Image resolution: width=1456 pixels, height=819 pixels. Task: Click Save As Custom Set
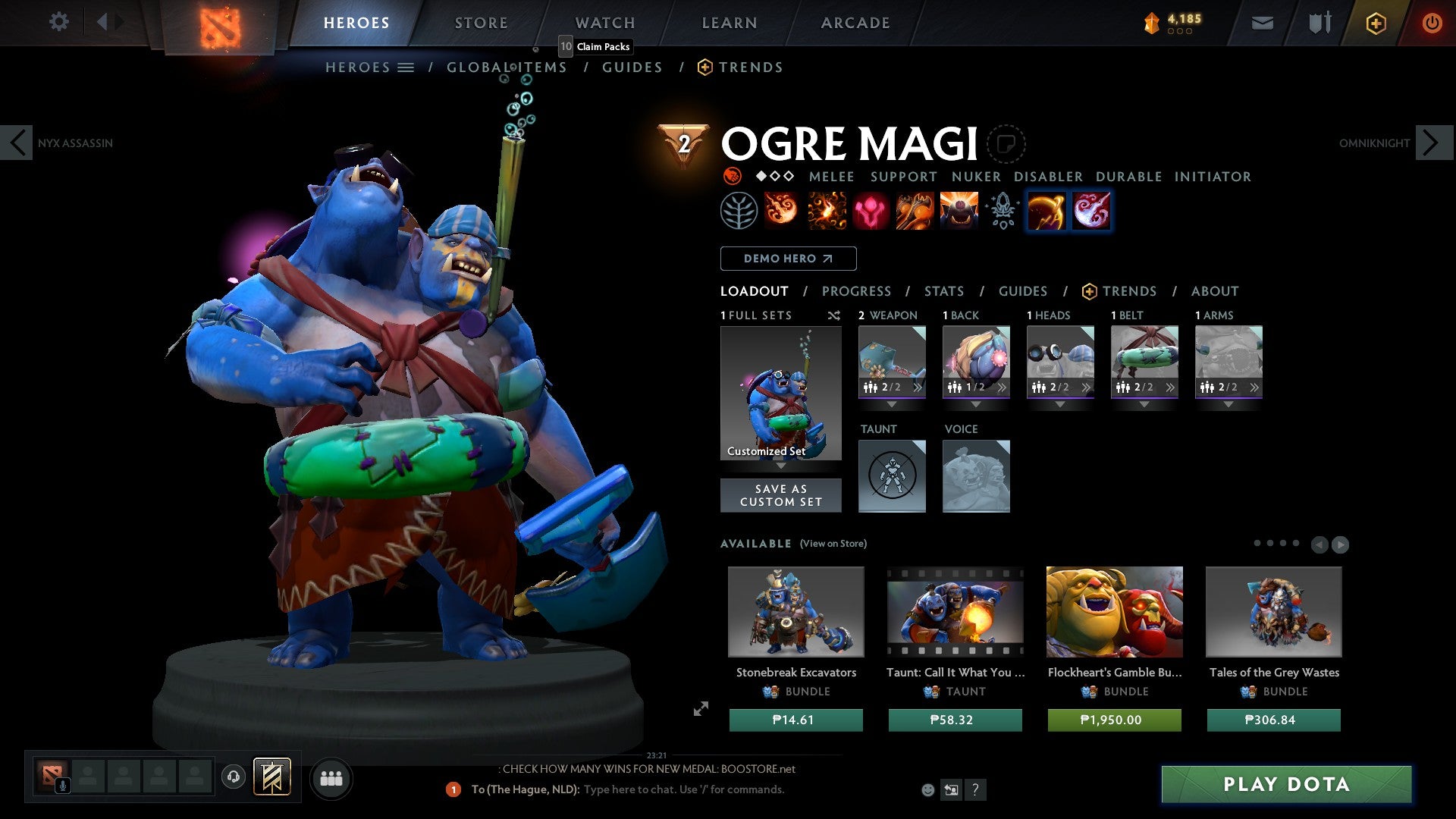tap(780, 495)
